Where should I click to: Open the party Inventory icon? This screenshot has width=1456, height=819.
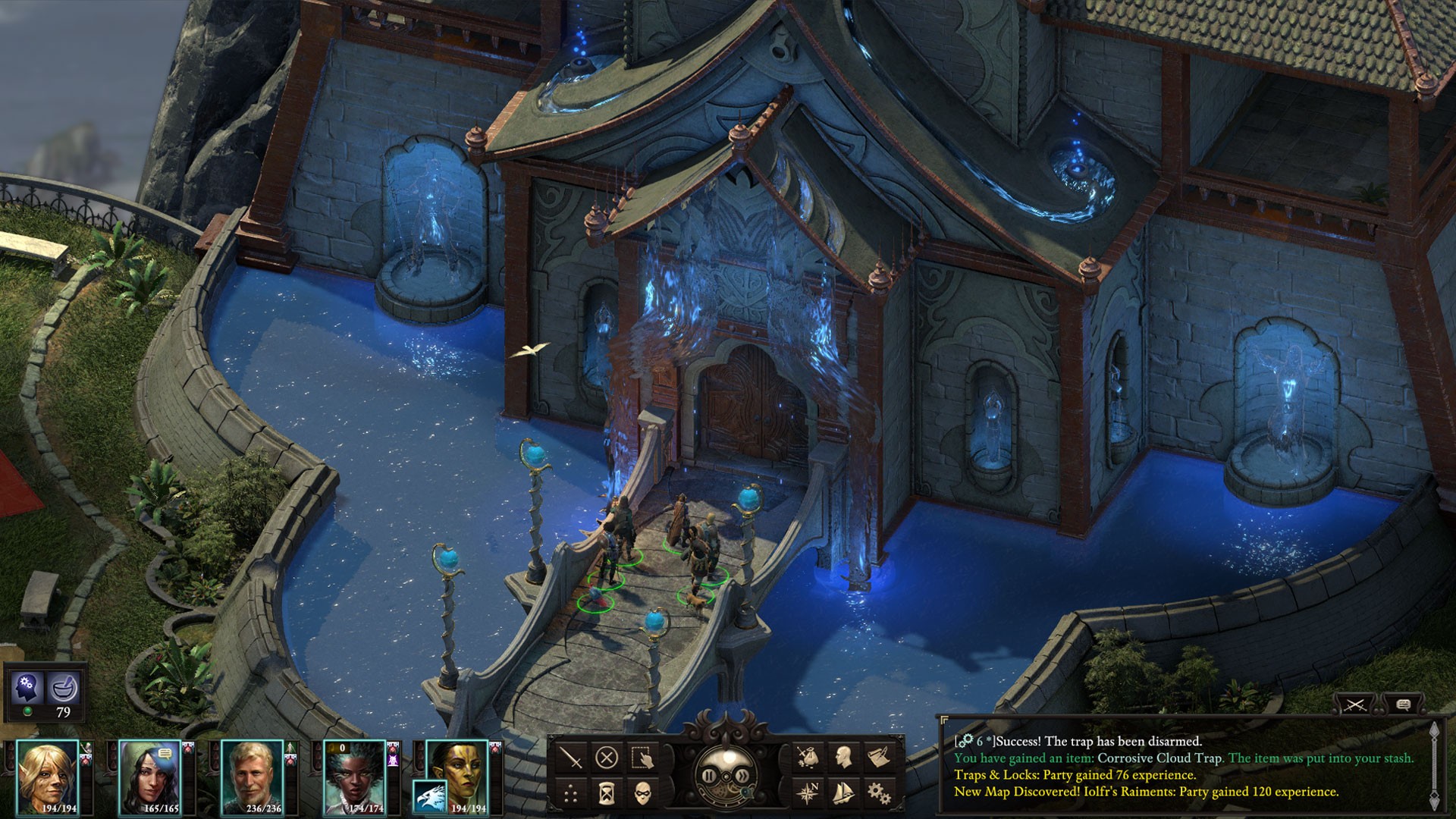(x=808, y=758)
